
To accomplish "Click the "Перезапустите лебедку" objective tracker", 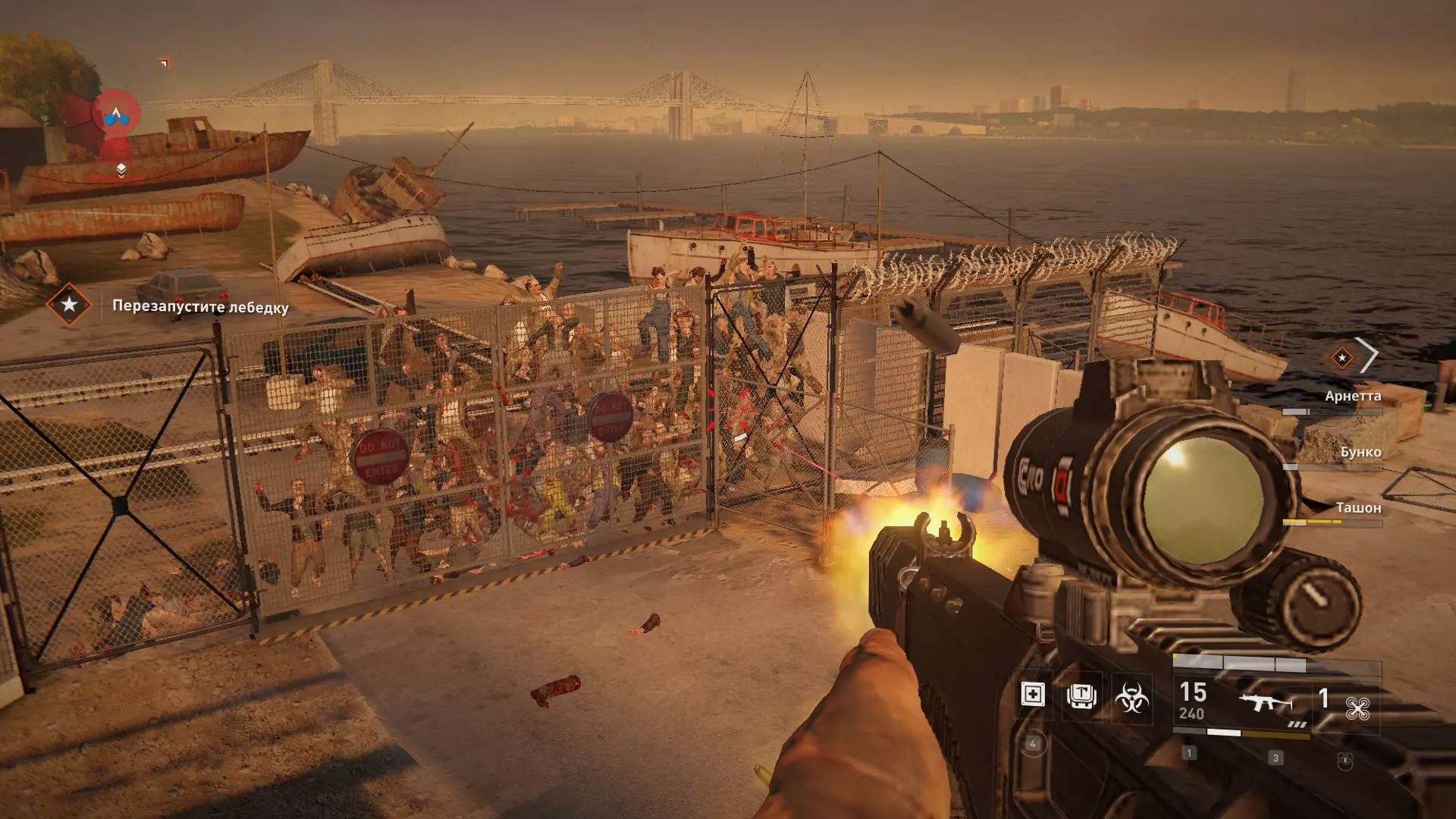I will pos(200,307).
